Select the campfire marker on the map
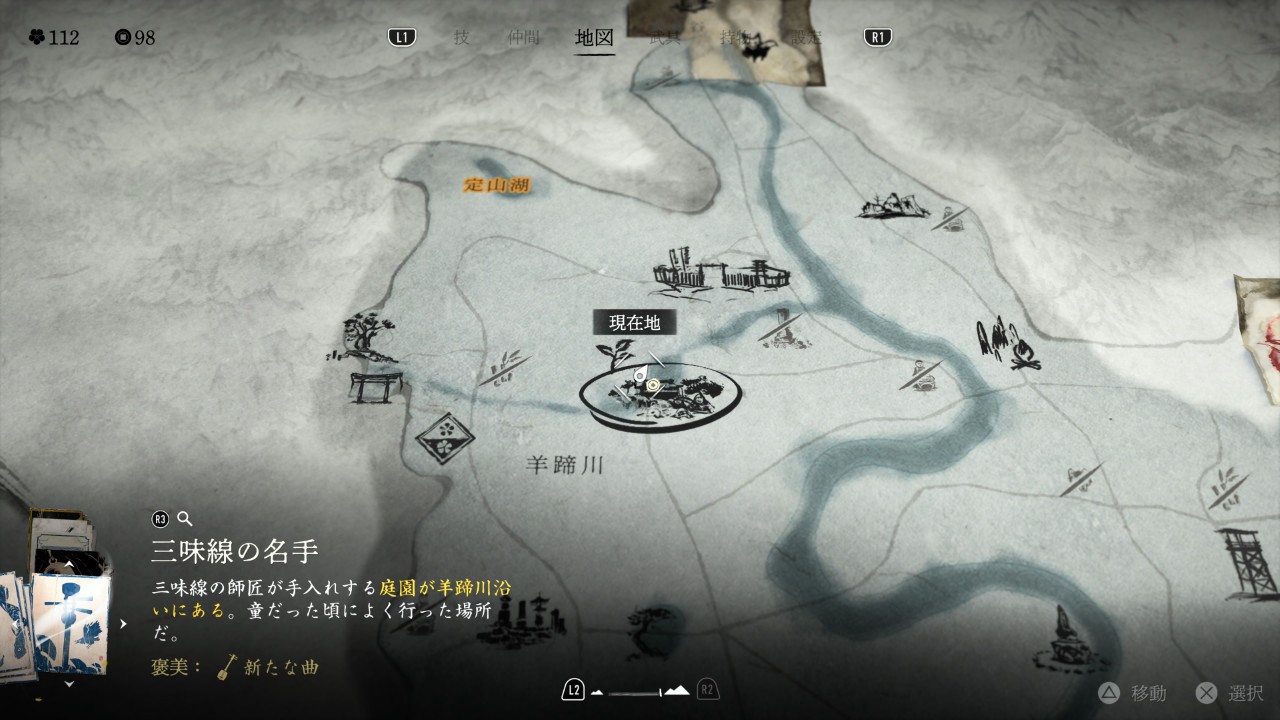 click(x=1008, y=345)
